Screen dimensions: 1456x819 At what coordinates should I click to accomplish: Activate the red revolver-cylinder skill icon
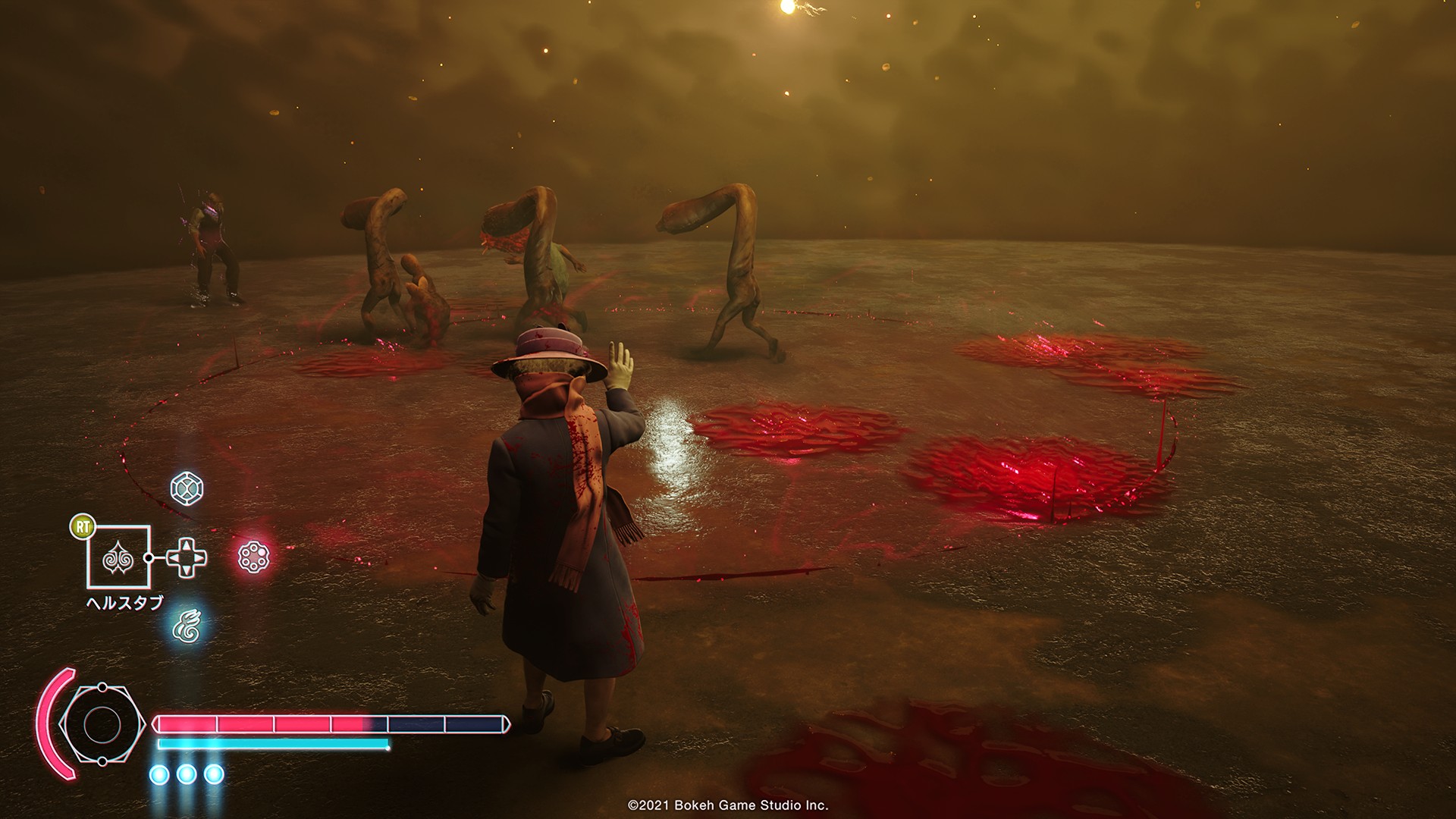tap(253, 557)
